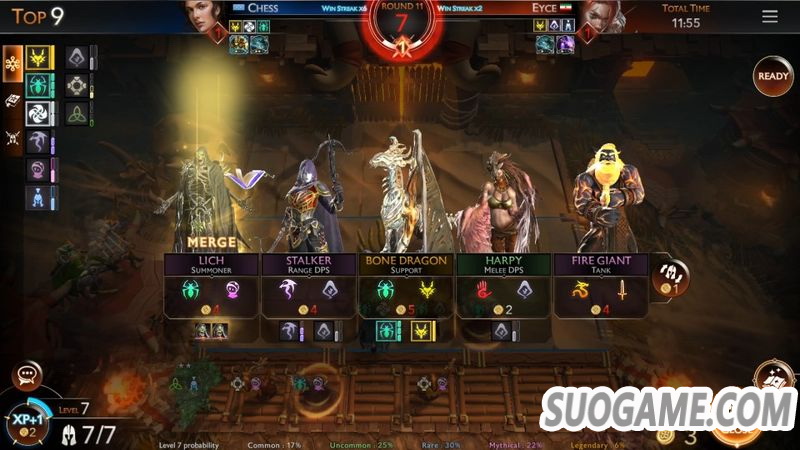Open the chat bubble button
Image resolution: width=800 pixels, height=450 pixels.
tap(27, 376)
